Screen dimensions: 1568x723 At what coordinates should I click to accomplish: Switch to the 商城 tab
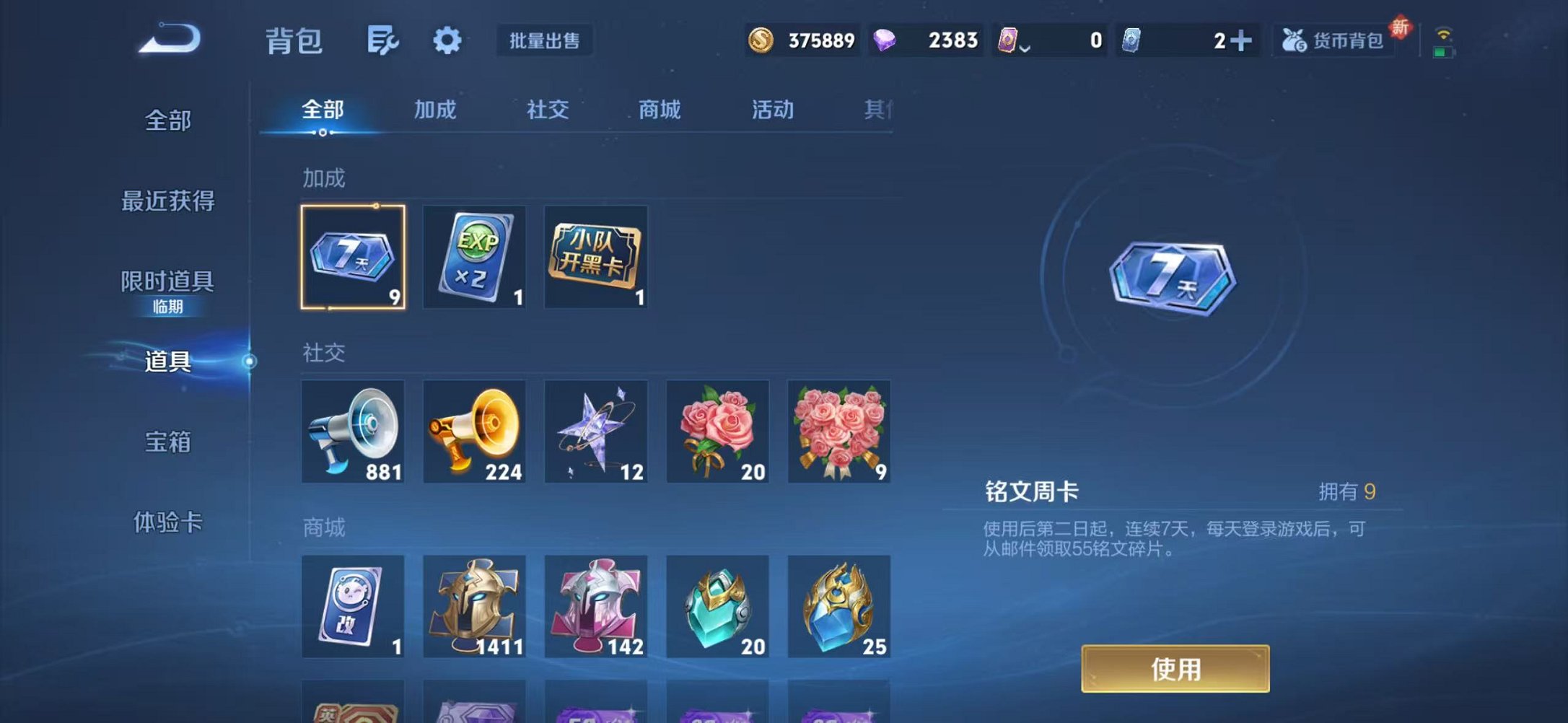click(x=658, y=110)
